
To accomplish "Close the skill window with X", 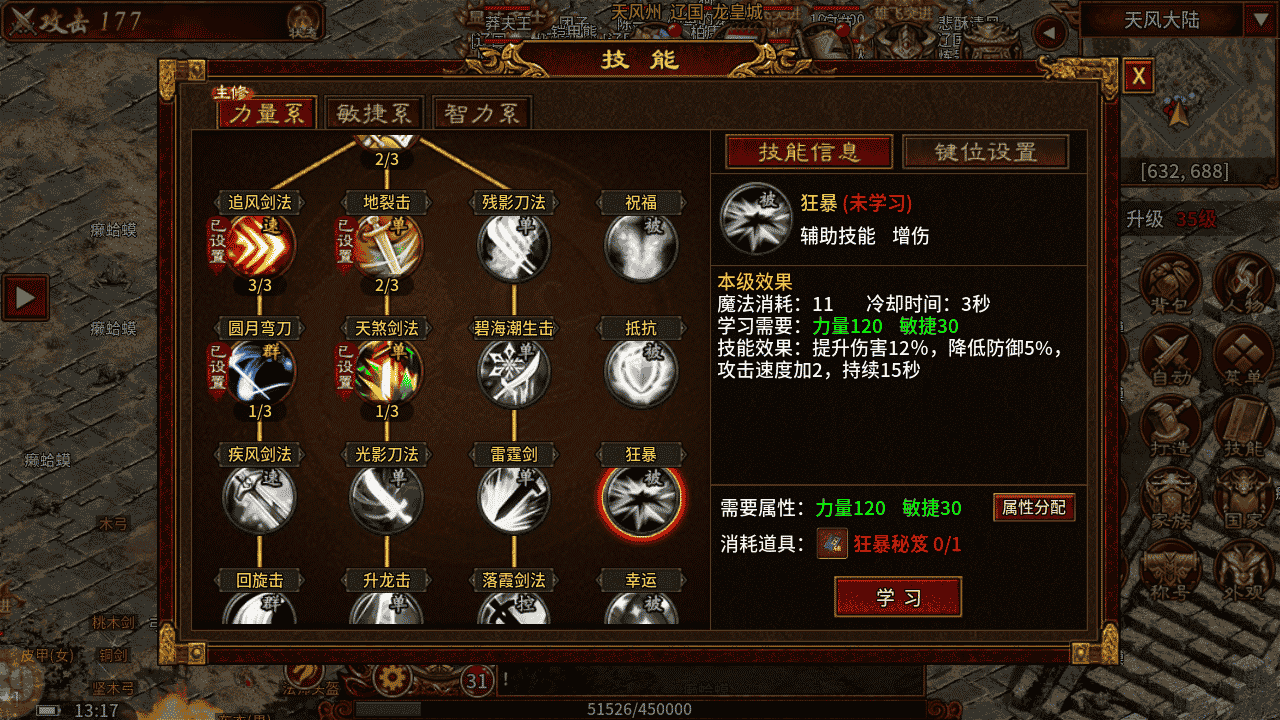I will 1139,77.
